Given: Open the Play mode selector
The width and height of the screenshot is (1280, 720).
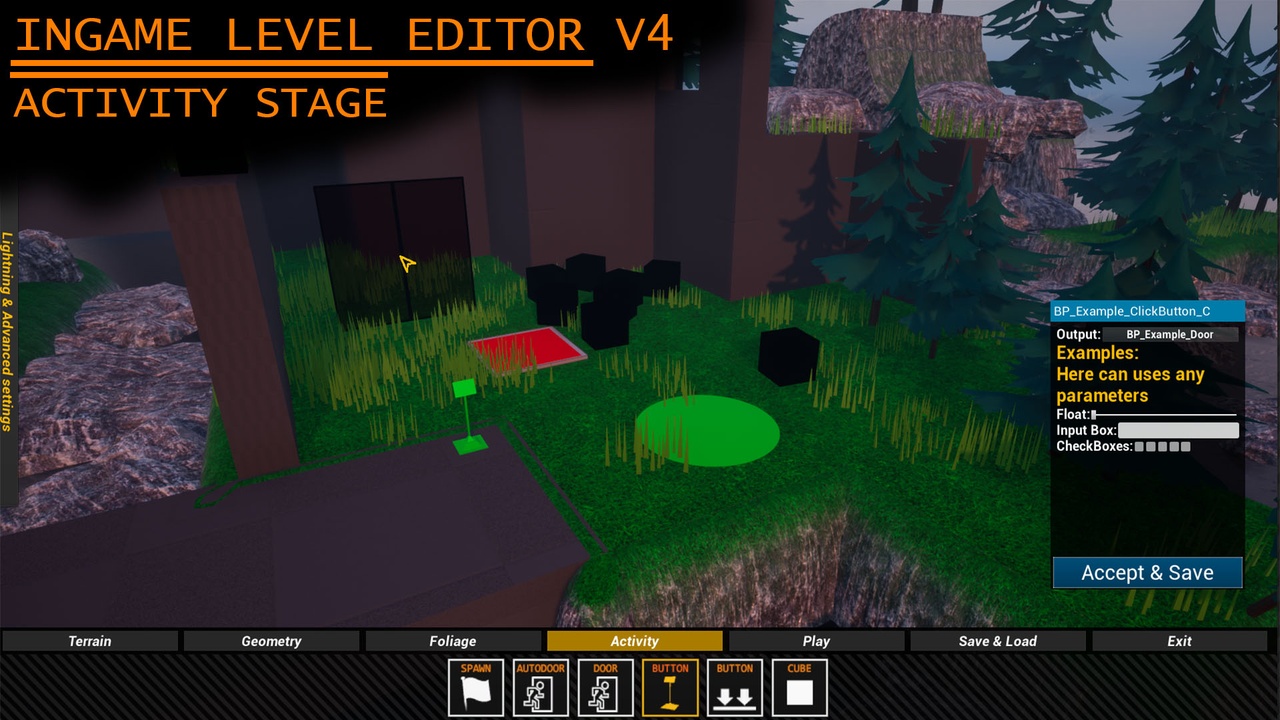Looking at the screenshot, I should tap(817, 641).
